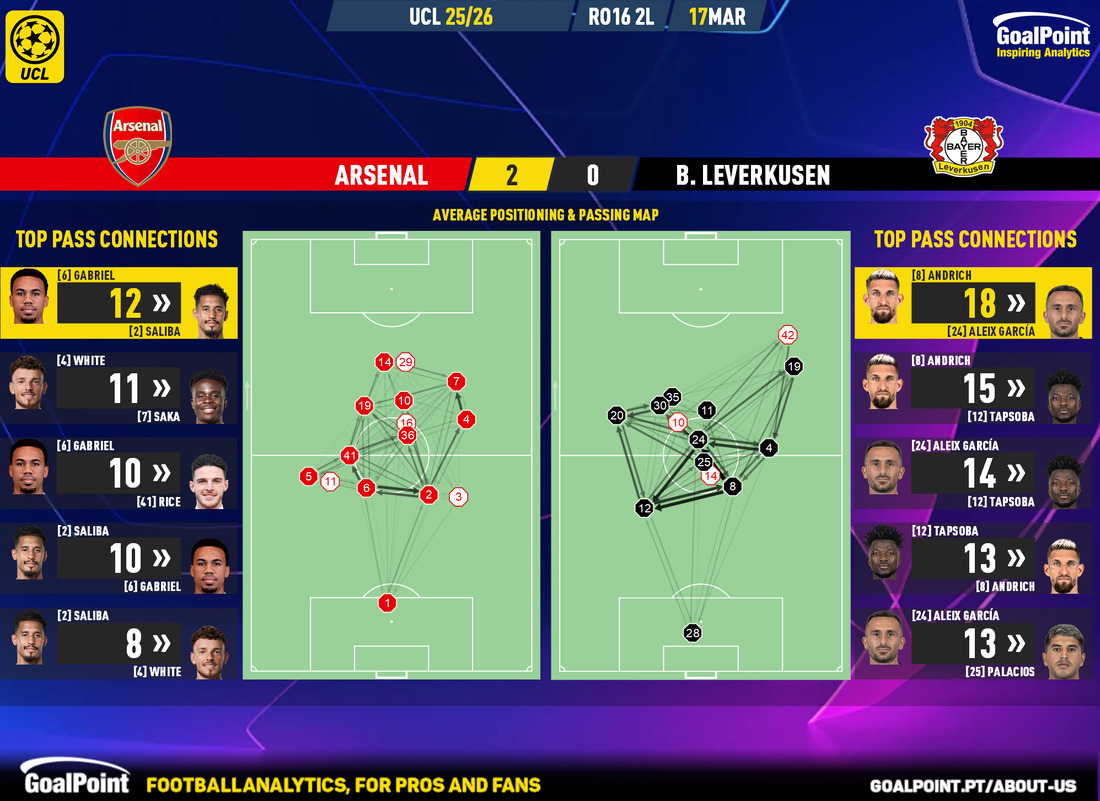Select Arsenal goalkeeper marker number 1
Screen dimensions: 1100x801
[387, 602]
